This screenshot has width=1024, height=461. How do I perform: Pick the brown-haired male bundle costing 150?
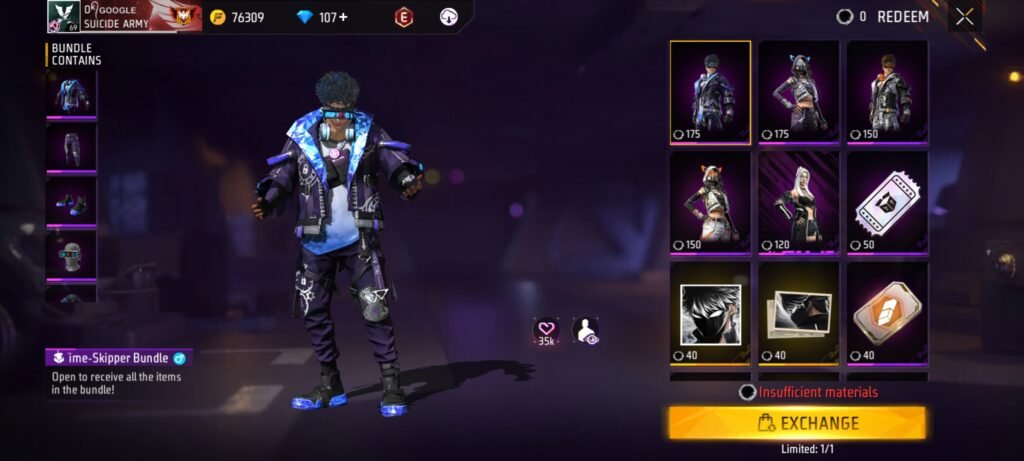[x=887, y=92]
